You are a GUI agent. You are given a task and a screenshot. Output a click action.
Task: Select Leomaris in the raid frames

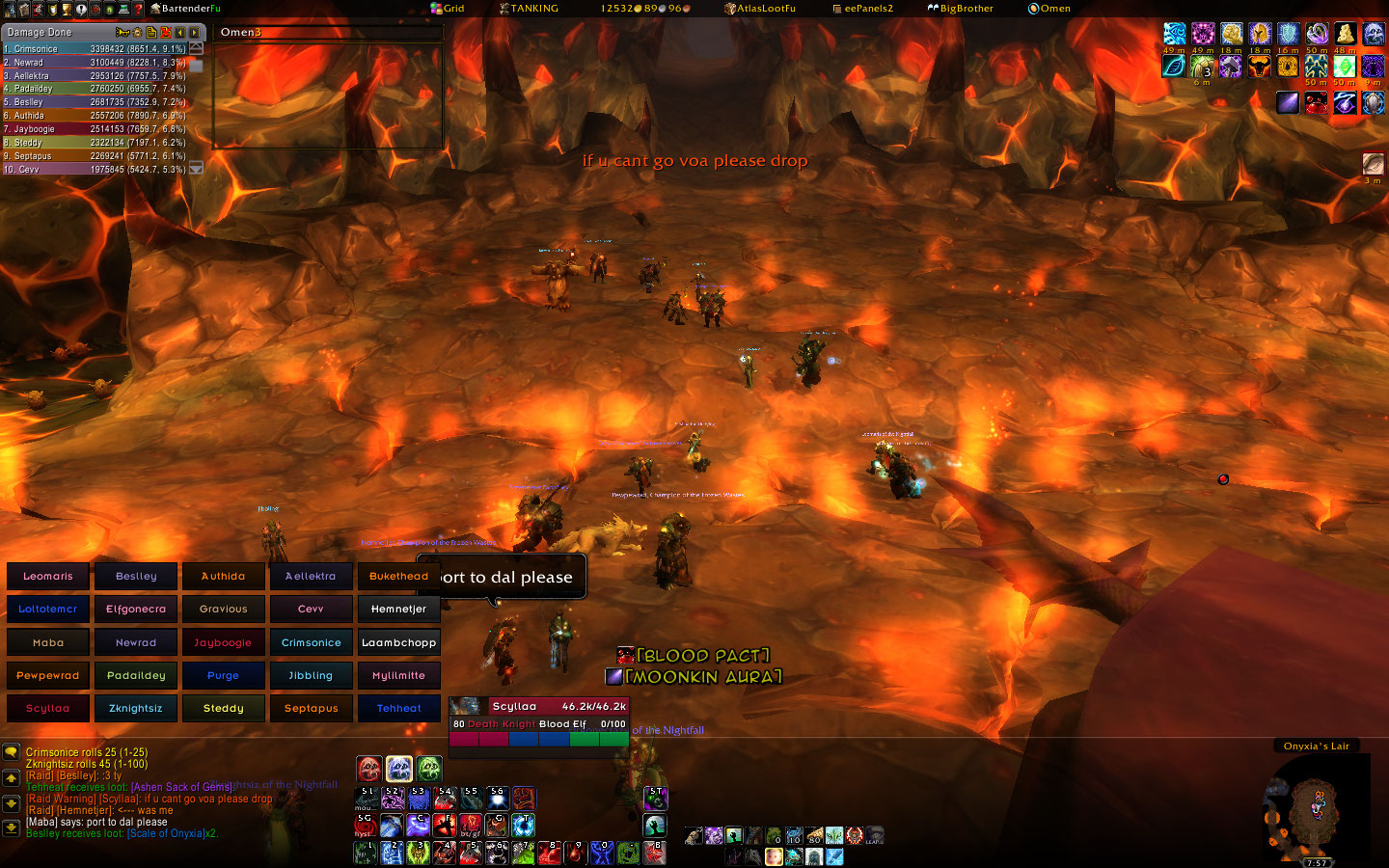point(48,576)
